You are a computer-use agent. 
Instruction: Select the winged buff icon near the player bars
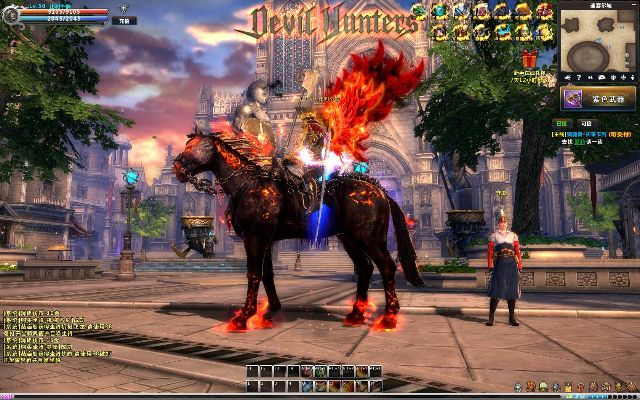(x=125, y=8)
